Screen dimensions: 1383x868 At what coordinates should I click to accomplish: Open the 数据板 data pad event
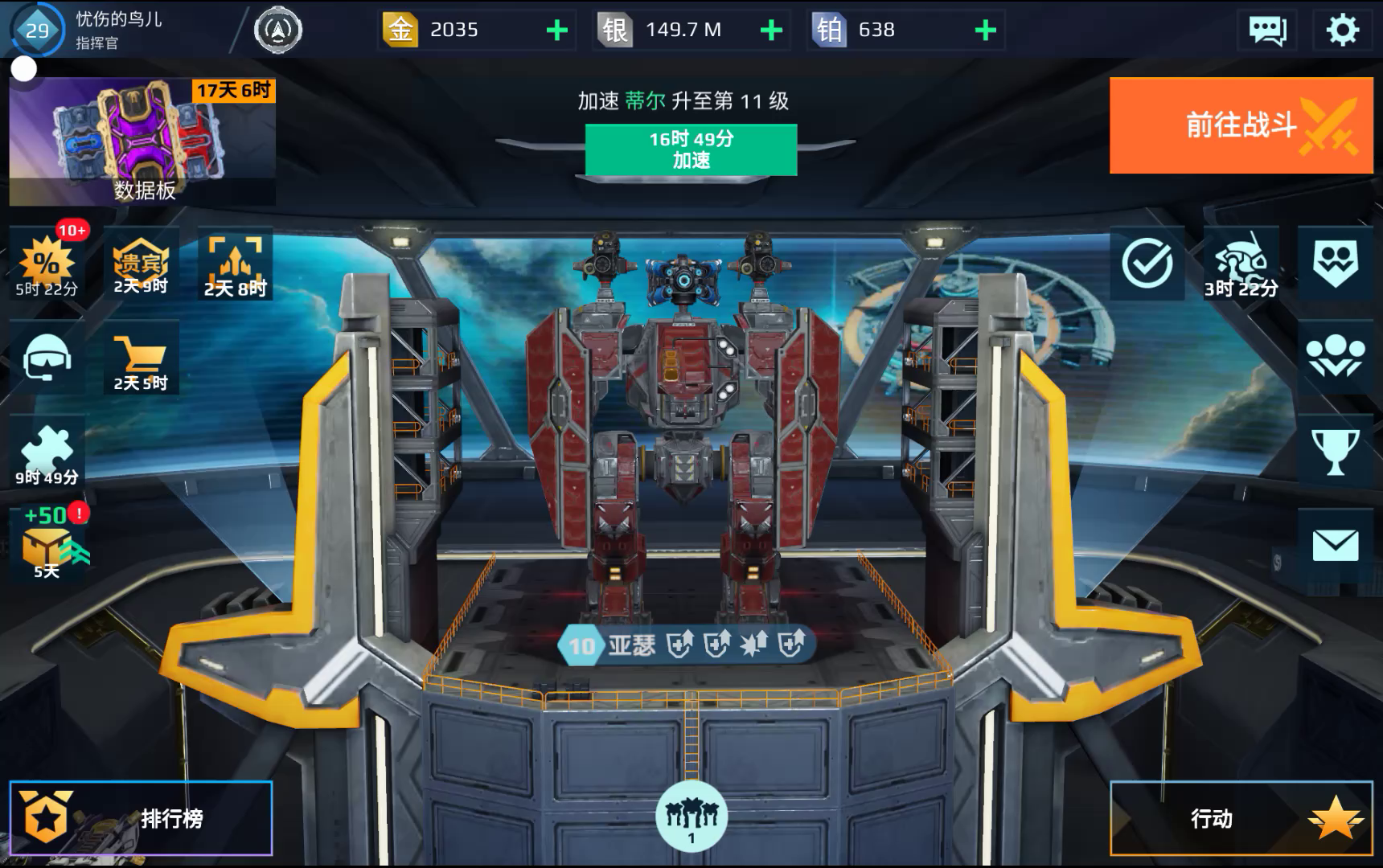(142, 141)
